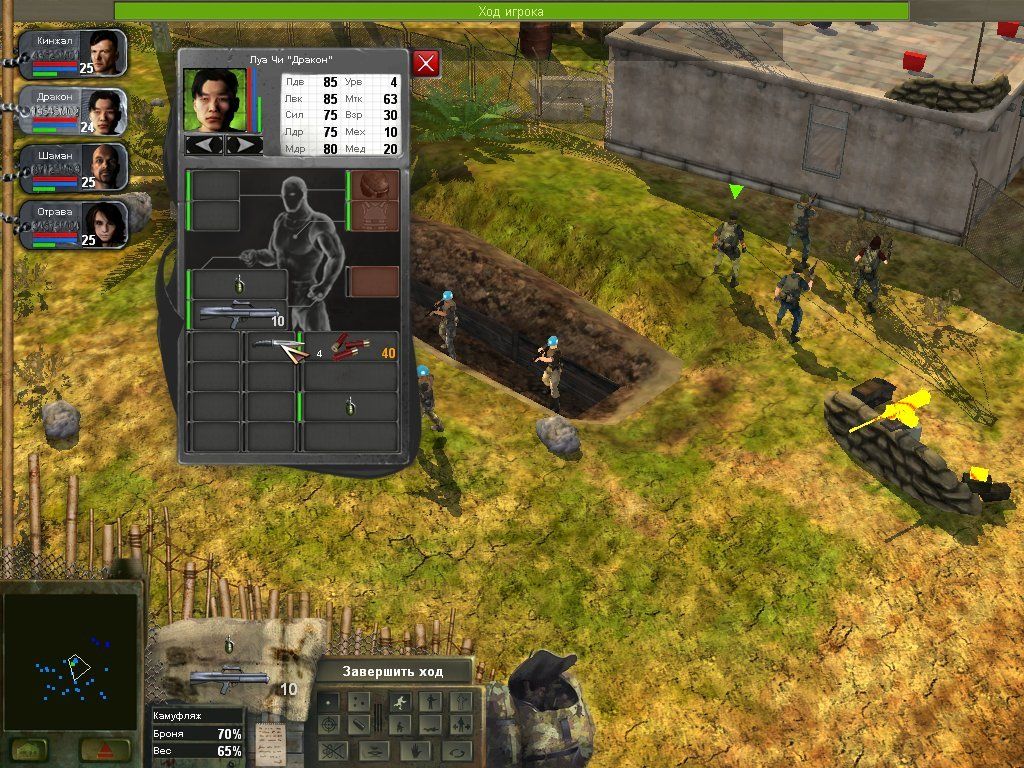1024x768 pixels.
Task: Close the inventory panel with the red X
Action: click(x=427, y=64)
